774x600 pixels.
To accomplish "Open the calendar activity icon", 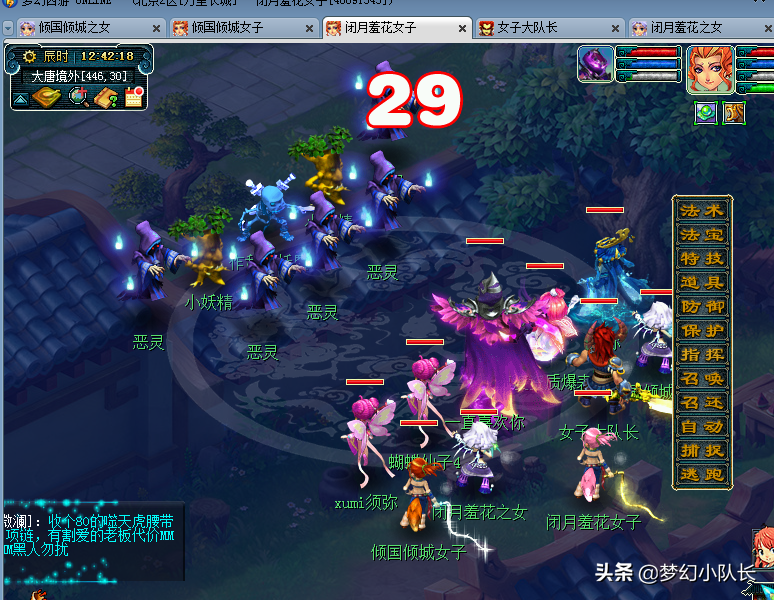I will tap(134, 97).
